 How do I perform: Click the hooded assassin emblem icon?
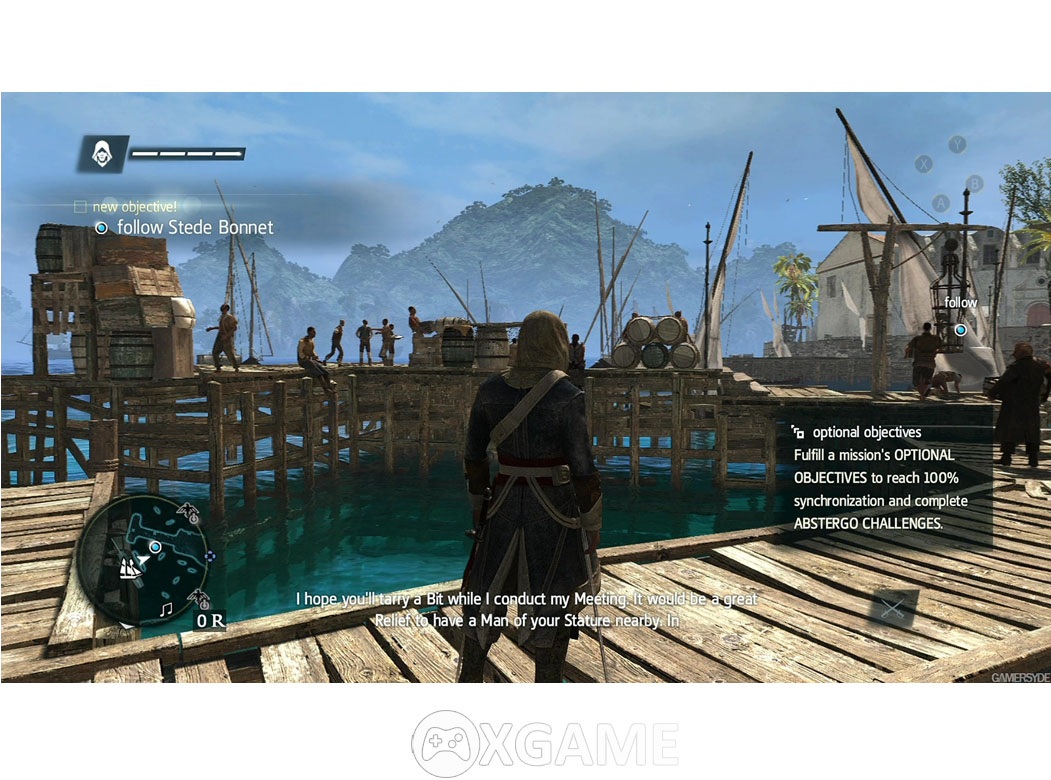click(101, 153)
